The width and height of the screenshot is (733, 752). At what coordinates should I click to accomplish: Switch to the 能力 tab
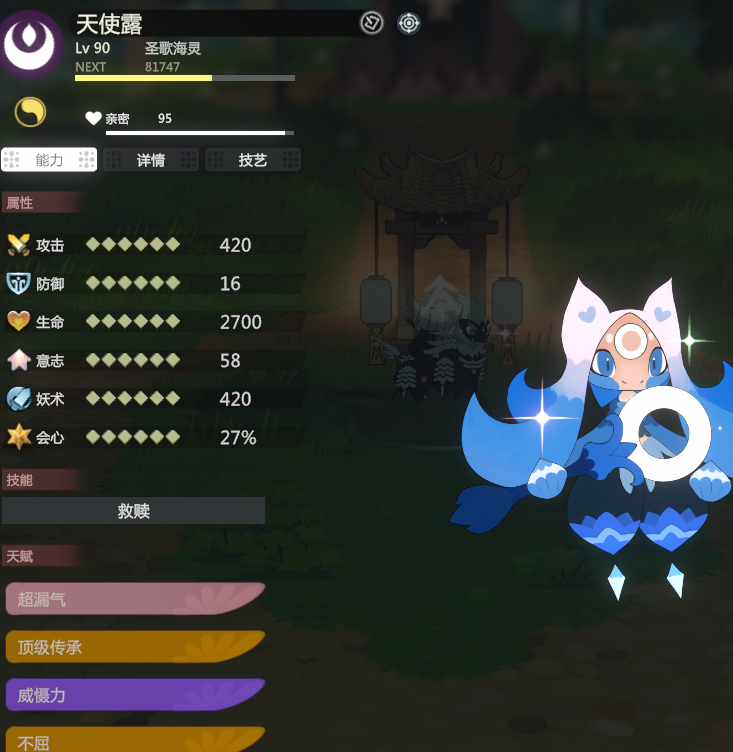coord(49,160)
